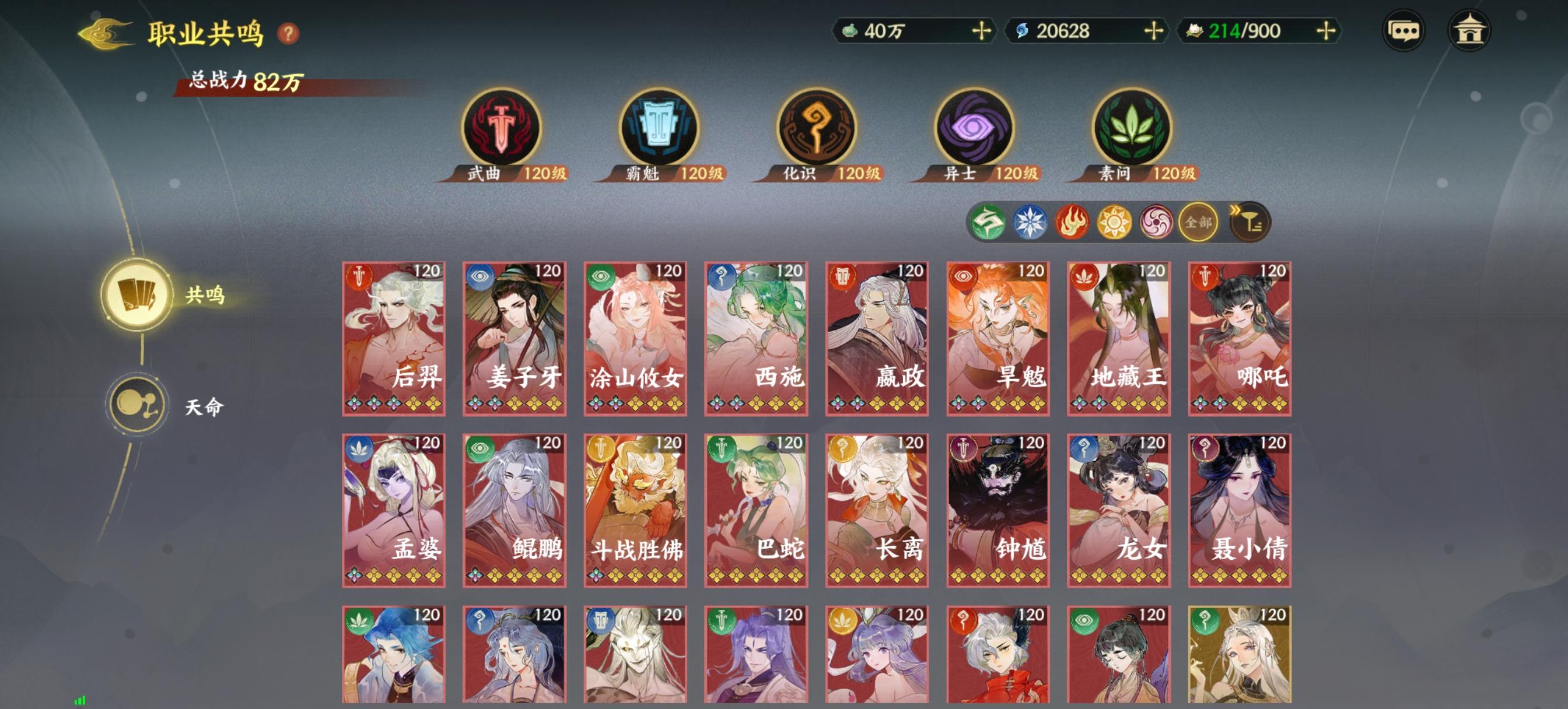Select the green element filter icon
This screenshot has height=709, width=1568.
tap(989, 222)
